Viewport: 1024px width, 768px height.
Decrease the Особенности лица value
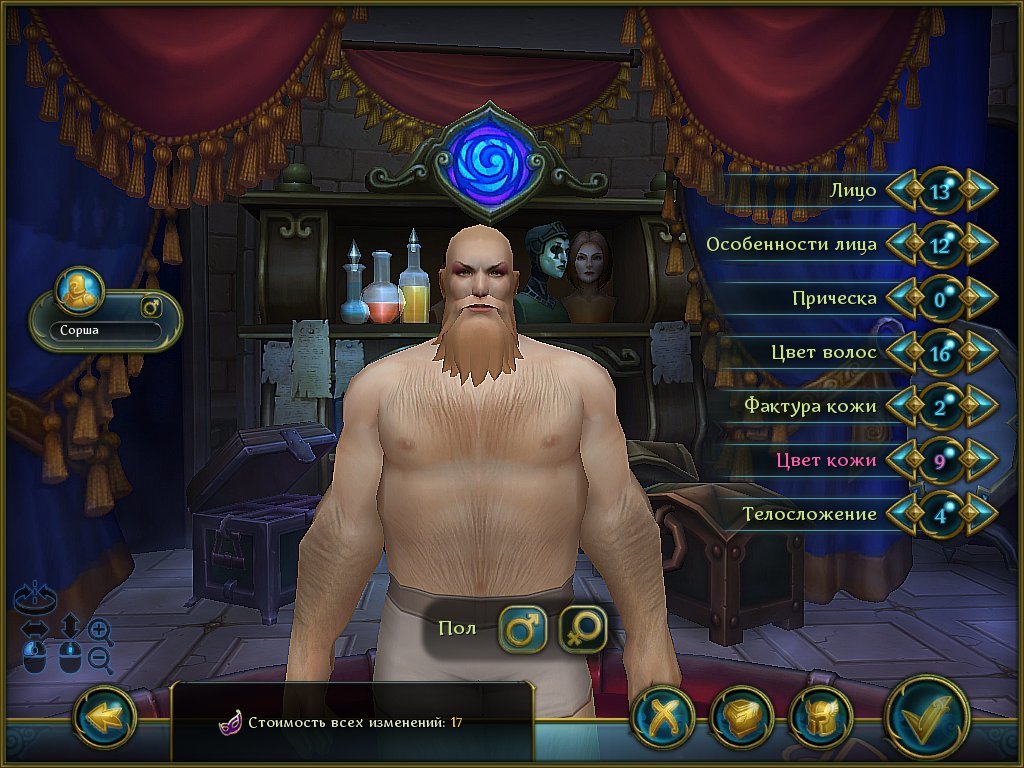tap(903, 244)
